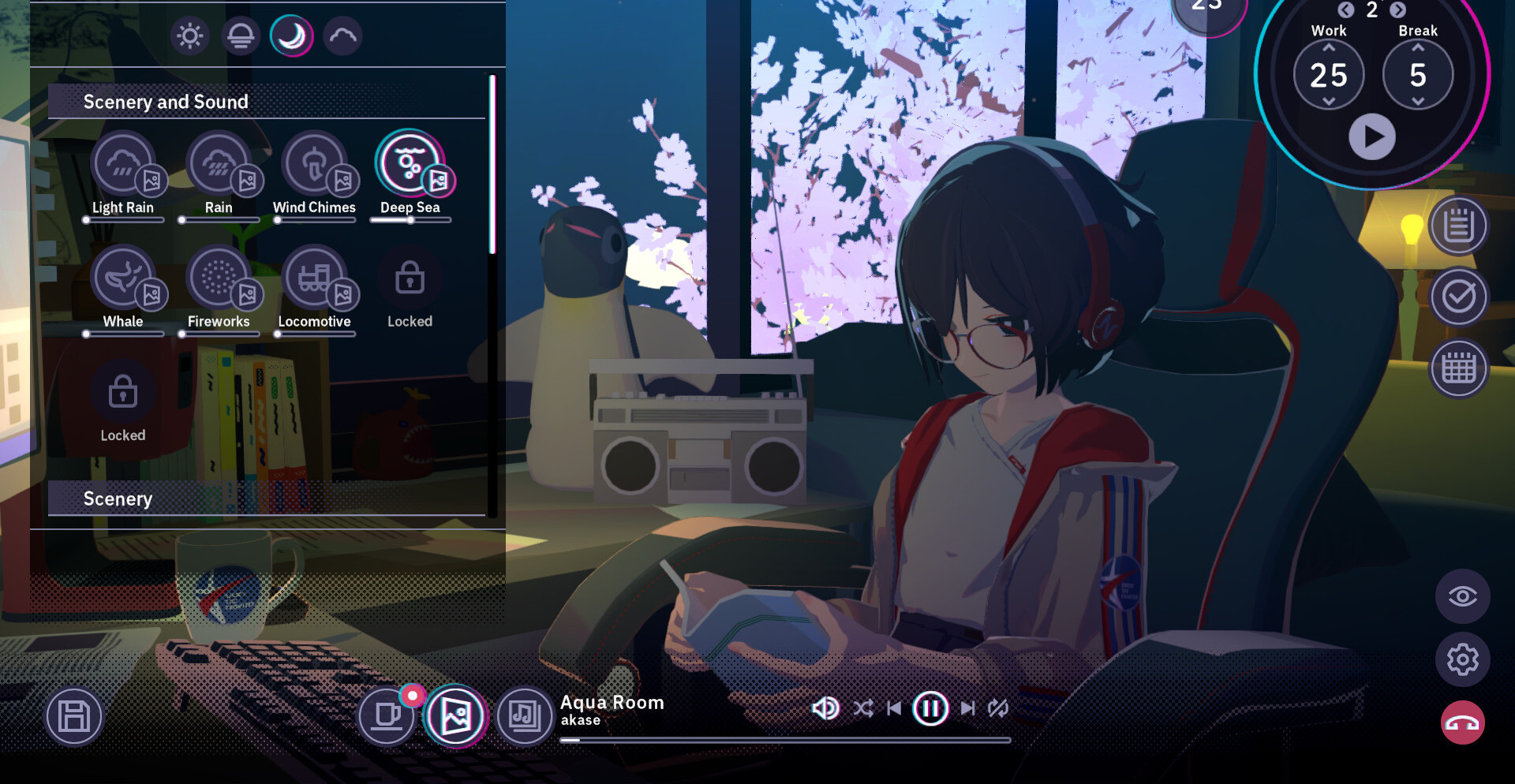Skip to the next music track
Image resolution: width=1515 pixels, height=784 pixels.
pos(967,708)
